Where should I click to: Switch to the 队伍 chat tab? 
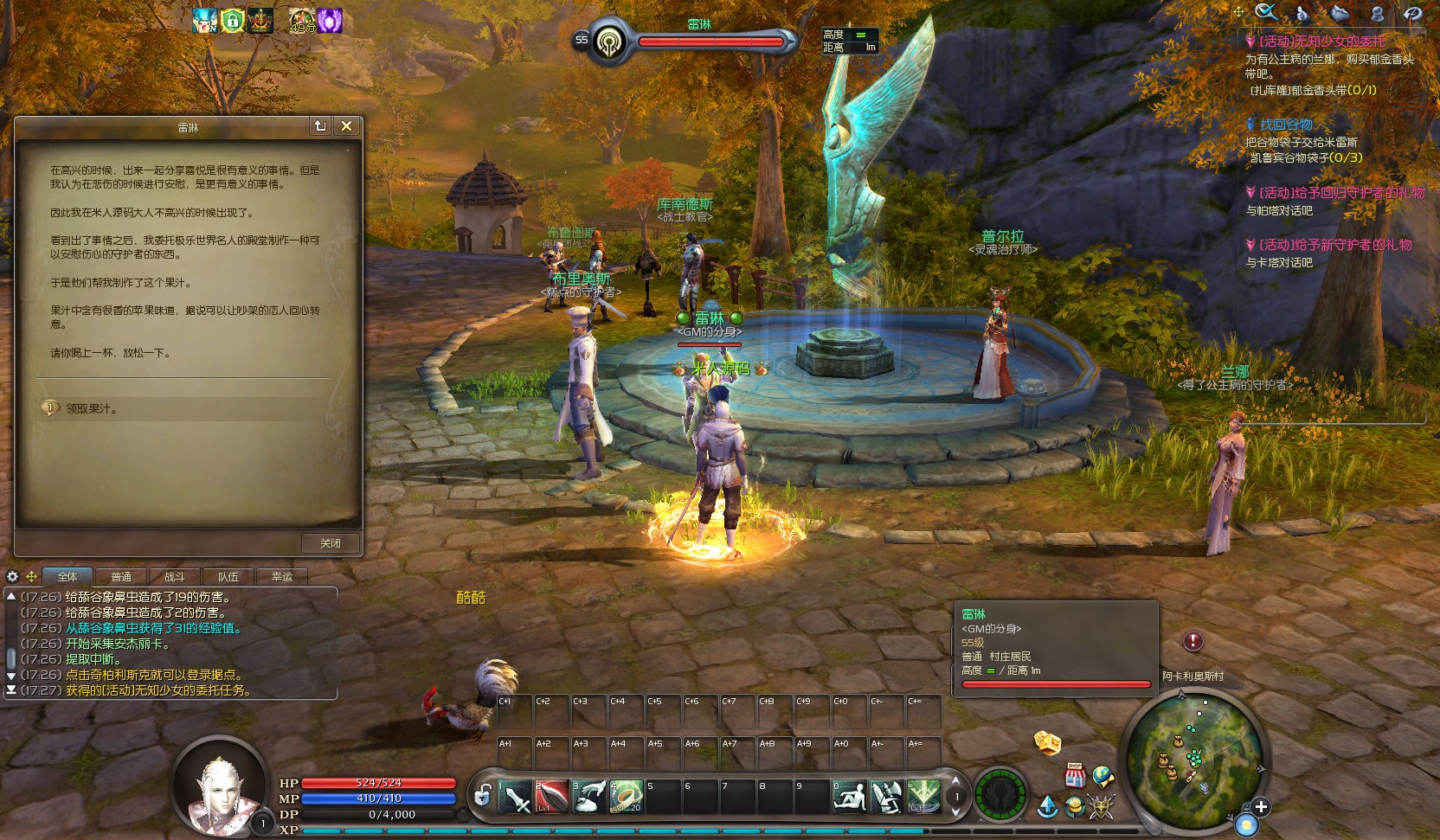(x=228, y=577)
